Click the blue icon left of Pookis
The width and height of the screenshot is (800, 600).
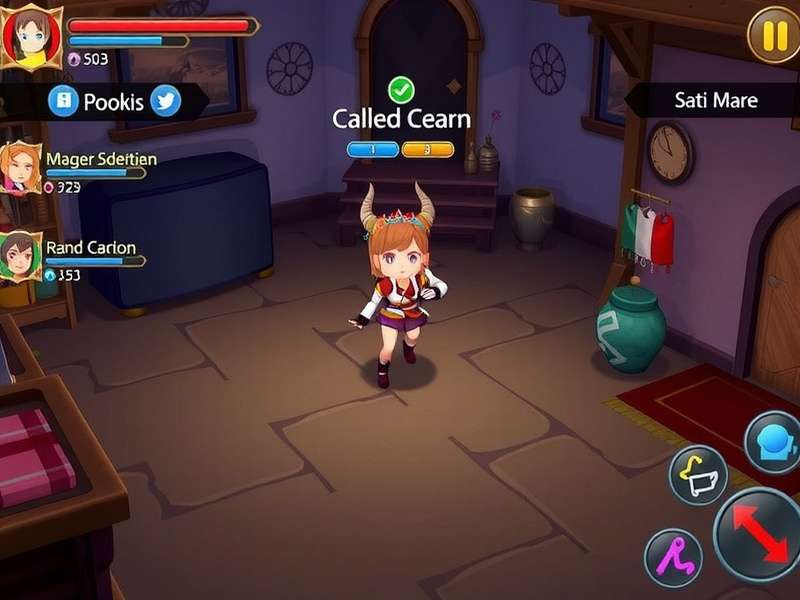(63, 101)
